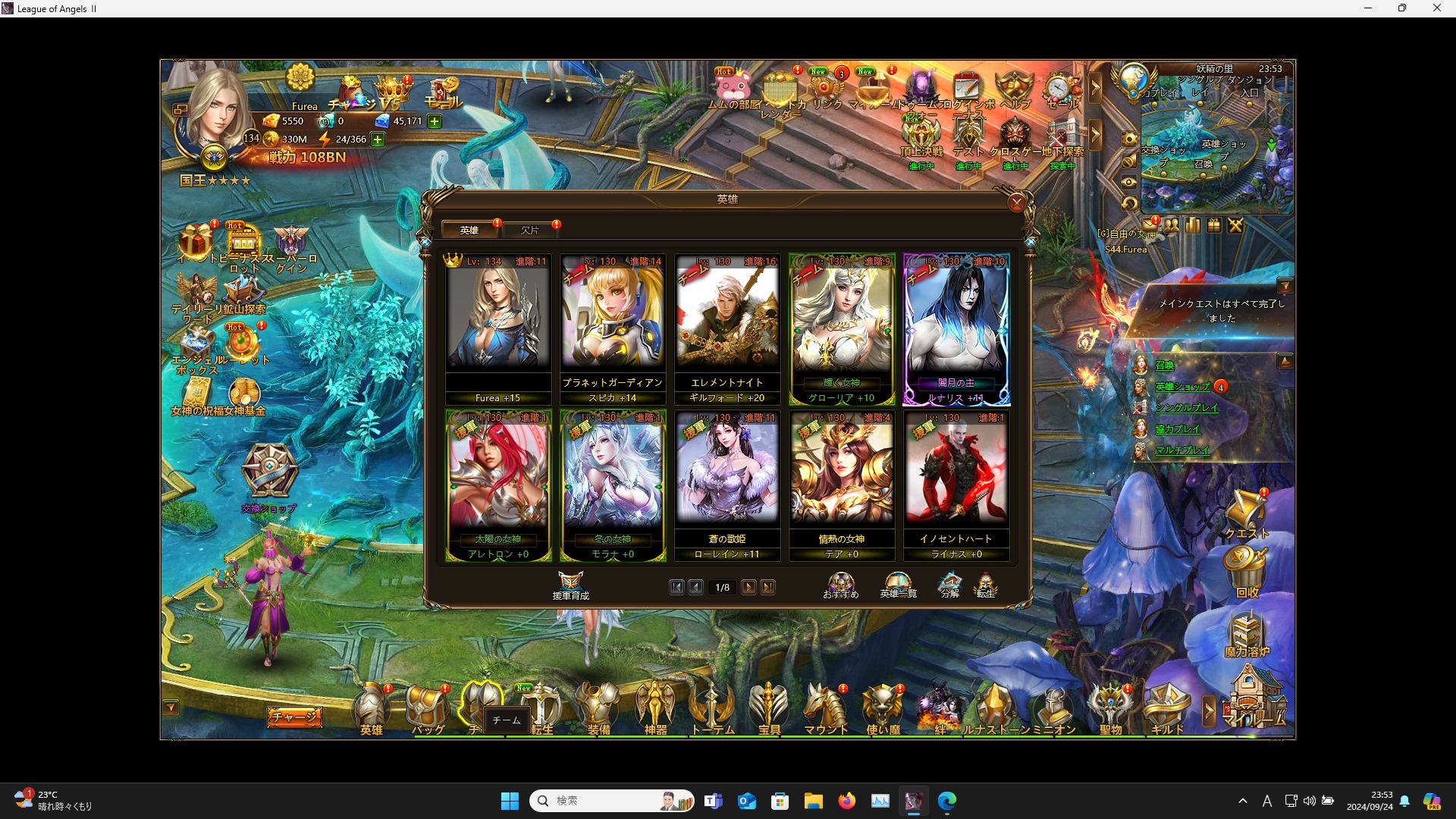The width and height of the screenshot is (1456, 819).
Task: Expand the corner arrow of the hero window
Action: click(x=1028, y=241)
